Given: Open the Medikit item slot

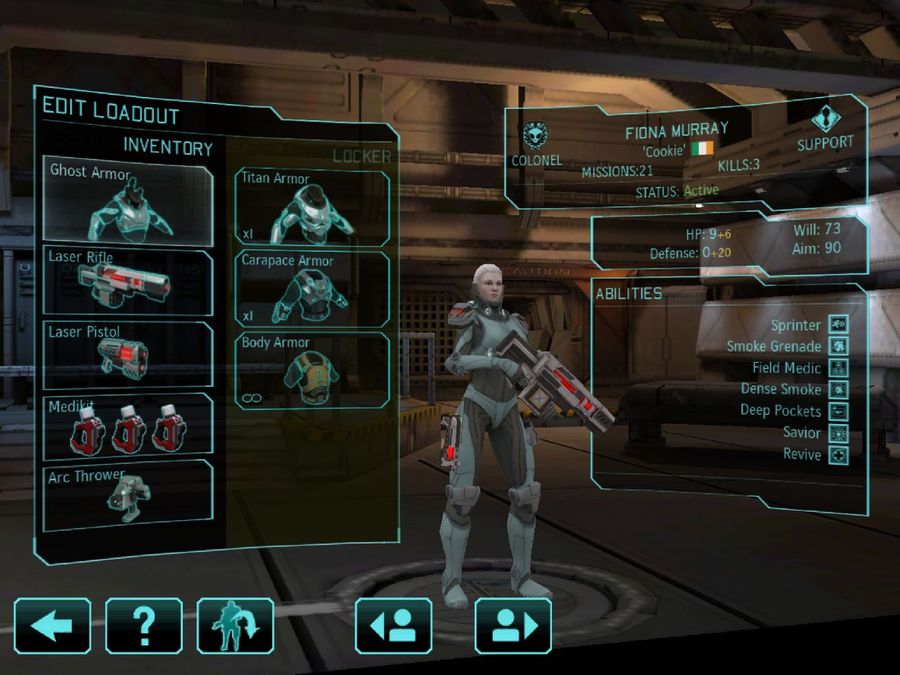Looking at the screenshot, I should coord(128,426).
